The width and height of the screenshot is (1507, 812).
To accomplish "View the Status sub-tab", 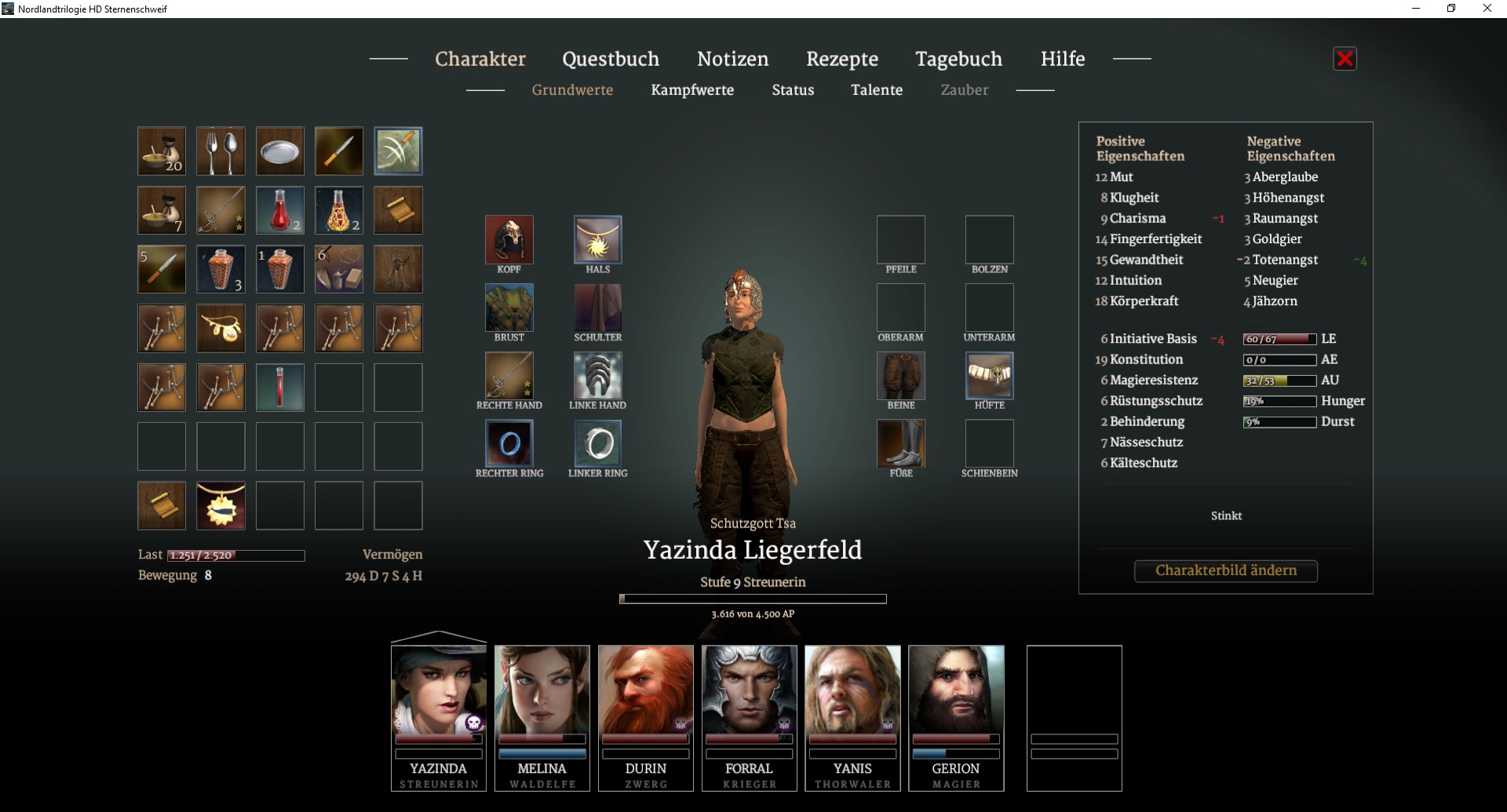I will coord(793,90).
